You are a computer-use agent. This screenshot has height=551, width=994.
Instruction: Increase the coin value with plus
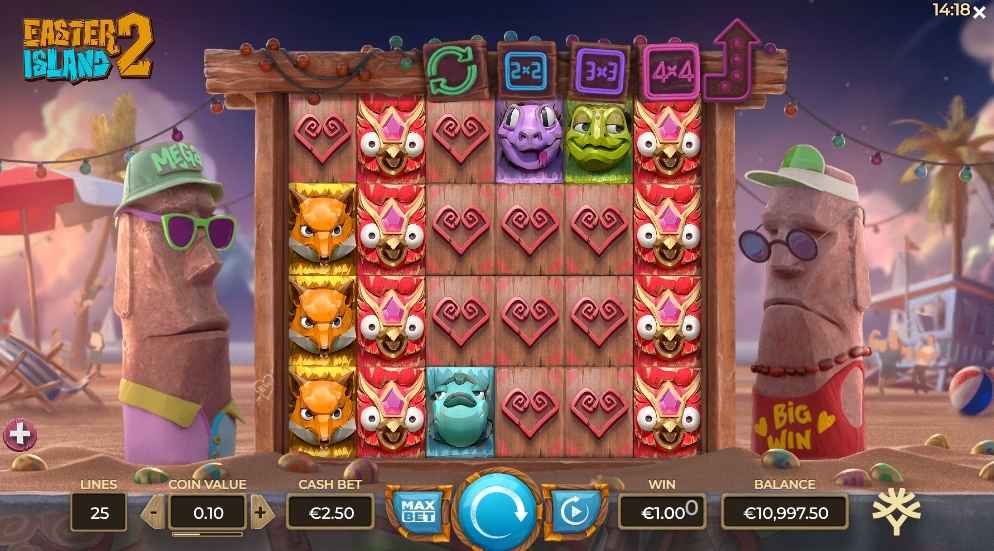(x=260, y=512)
